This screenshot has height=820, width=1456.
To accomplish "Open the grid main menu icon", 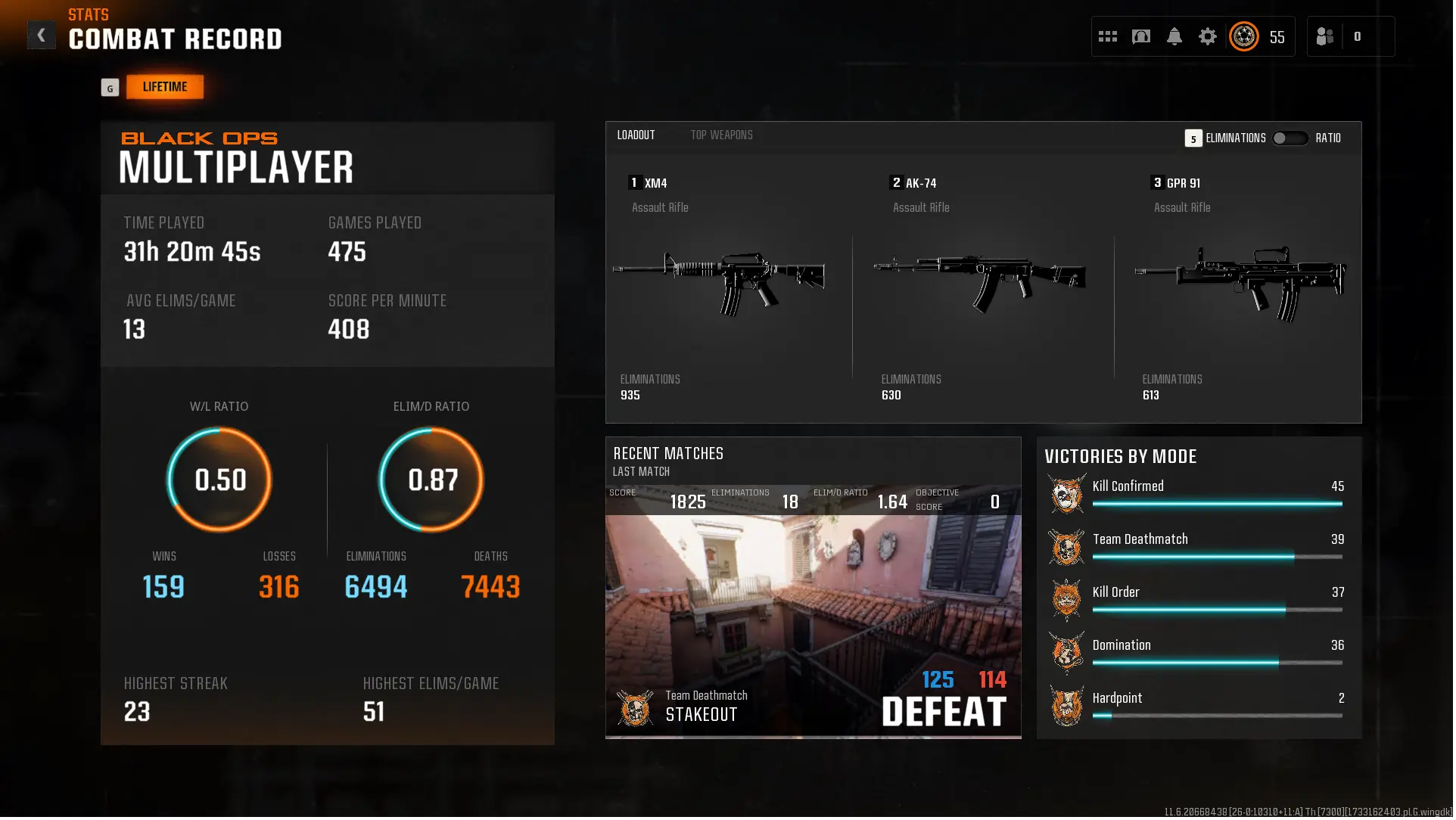I will coord(1107,36).
